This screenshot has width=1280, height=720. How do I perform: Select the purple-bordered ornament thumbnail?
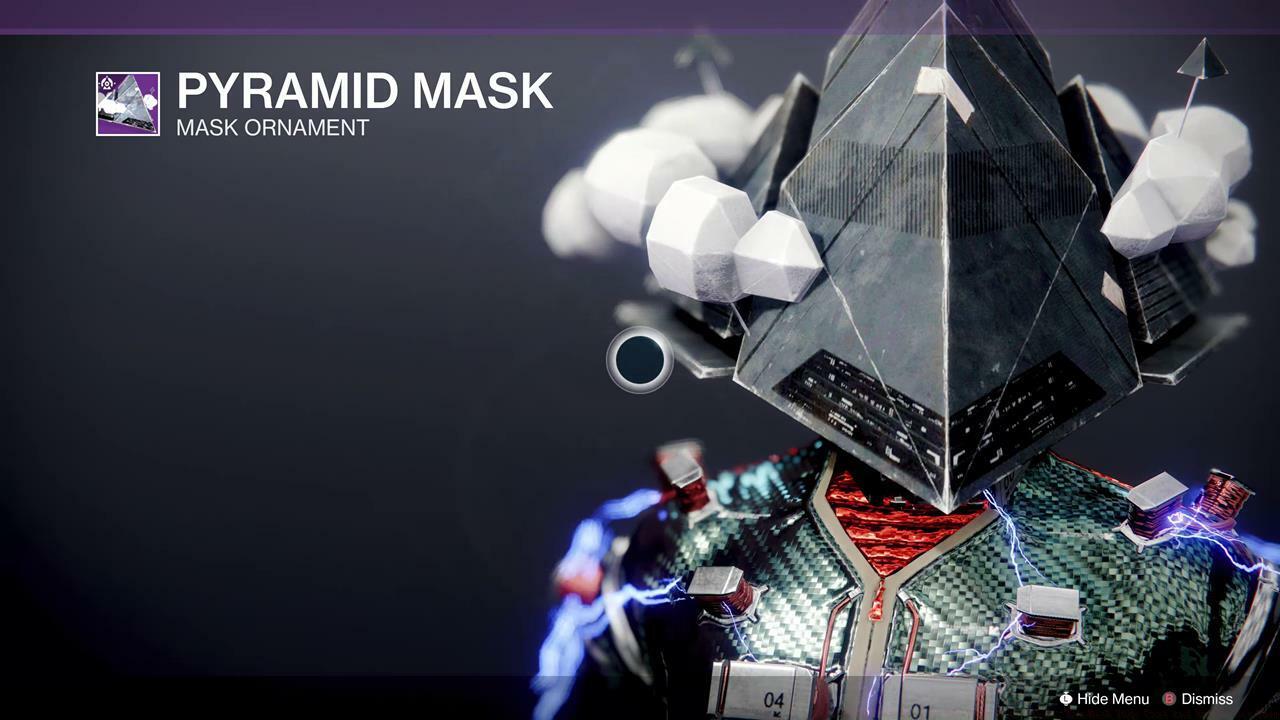130,103
